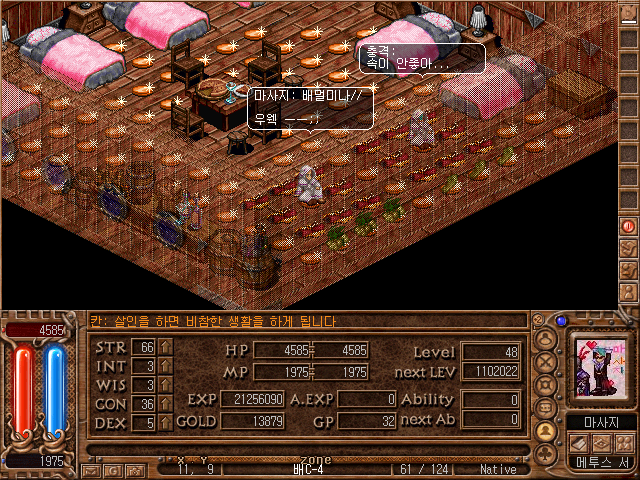Click the highlighted person silhouette round button
Screen dimensions: 640x480
pyautogui.click(x=547, y=431)
